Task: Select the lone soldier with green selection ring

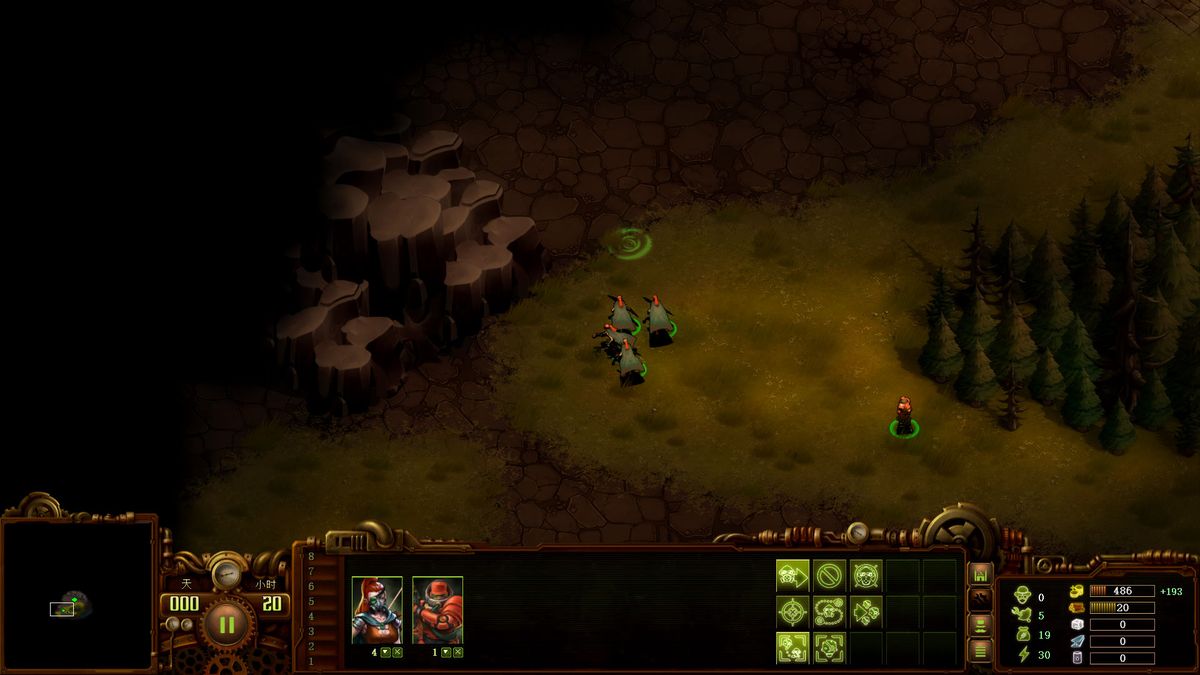Action: 904,415
